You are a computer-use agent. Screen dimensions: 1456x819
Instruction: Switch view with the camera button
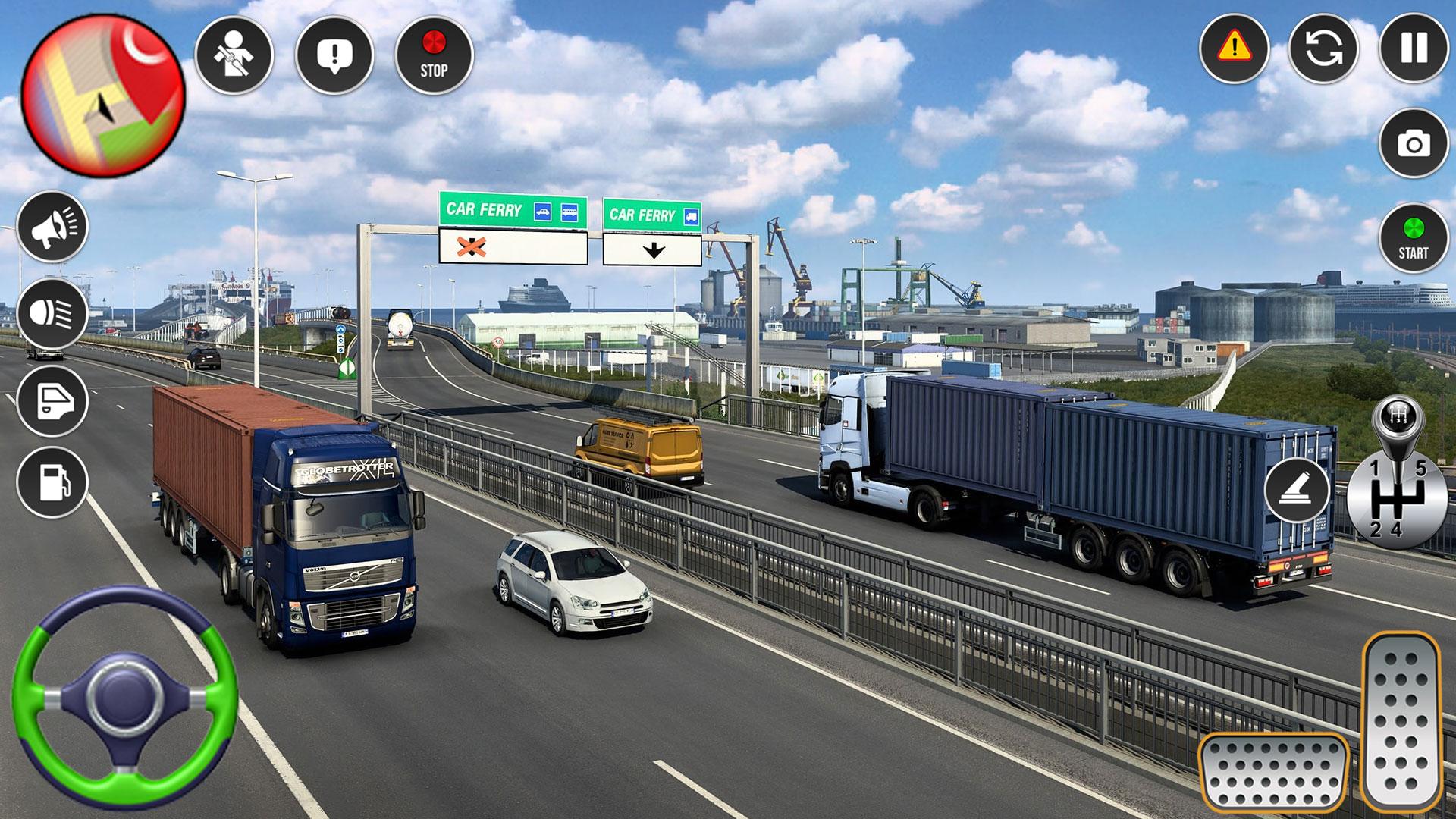(1414, 143)
